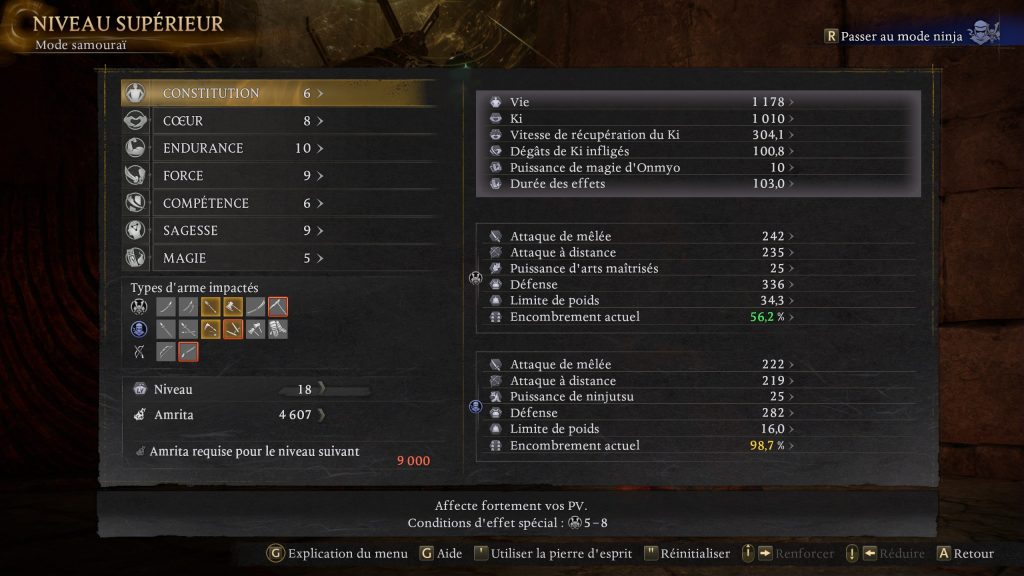Select the ENDURANCE stat row
The height and width of the screenshot is (576, 1024).
click(x=278, y=148)
